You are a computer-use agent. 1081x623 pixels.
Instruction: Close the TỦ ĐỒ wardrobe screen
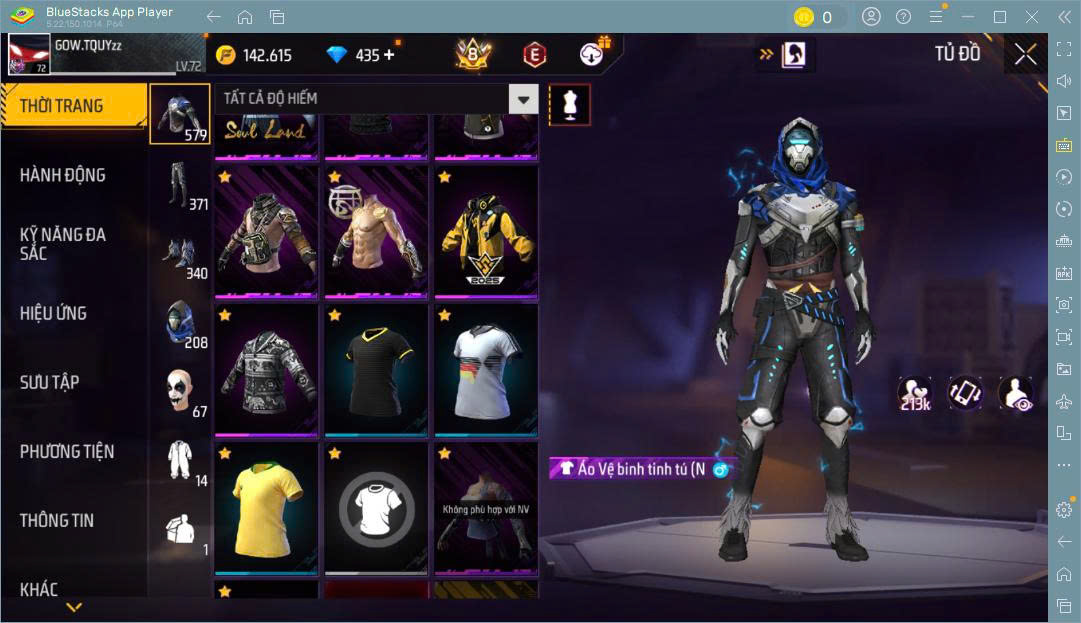1025,54
